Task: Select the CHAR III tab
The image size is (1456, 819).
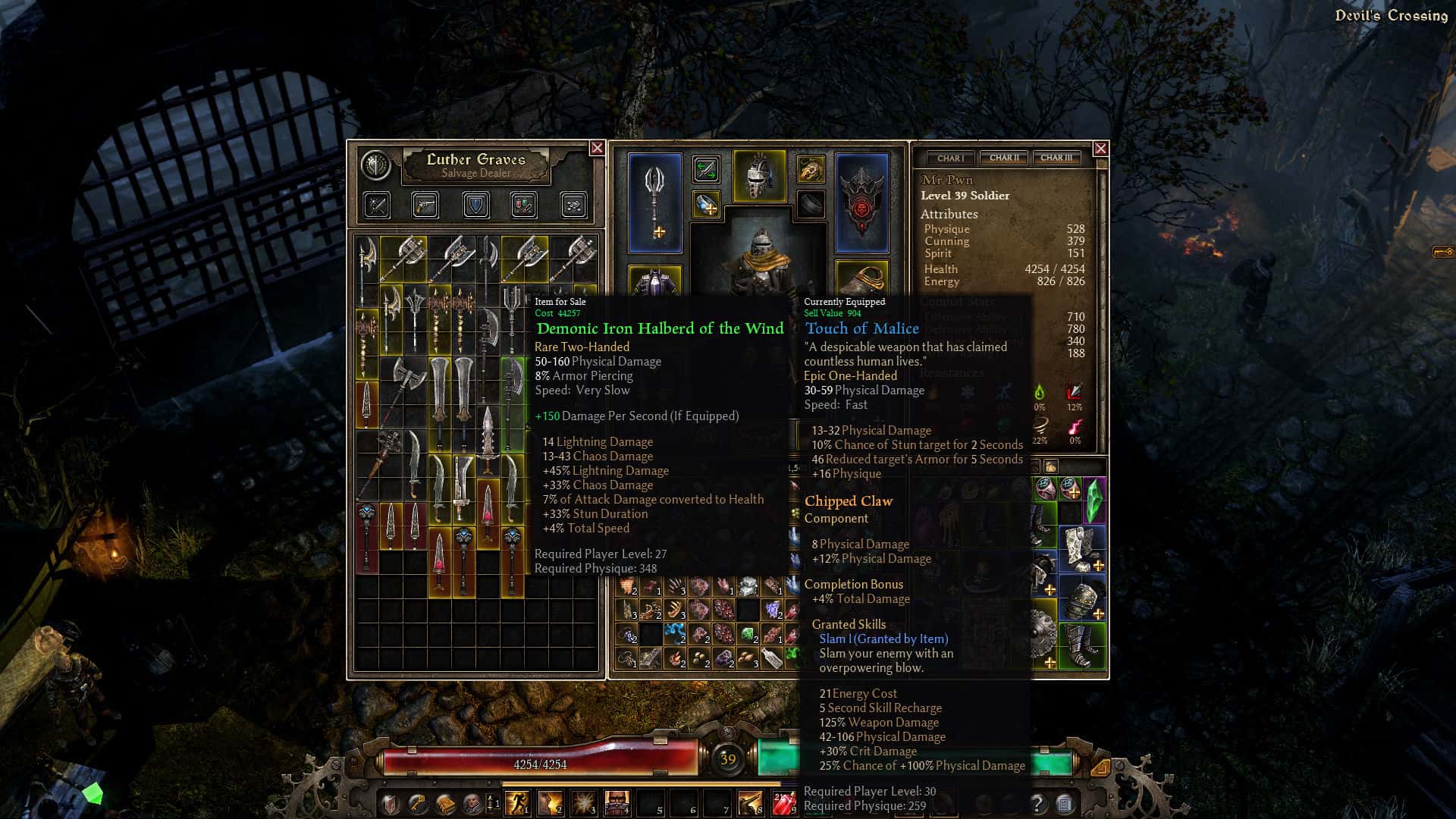Action: click(1056, 158)
